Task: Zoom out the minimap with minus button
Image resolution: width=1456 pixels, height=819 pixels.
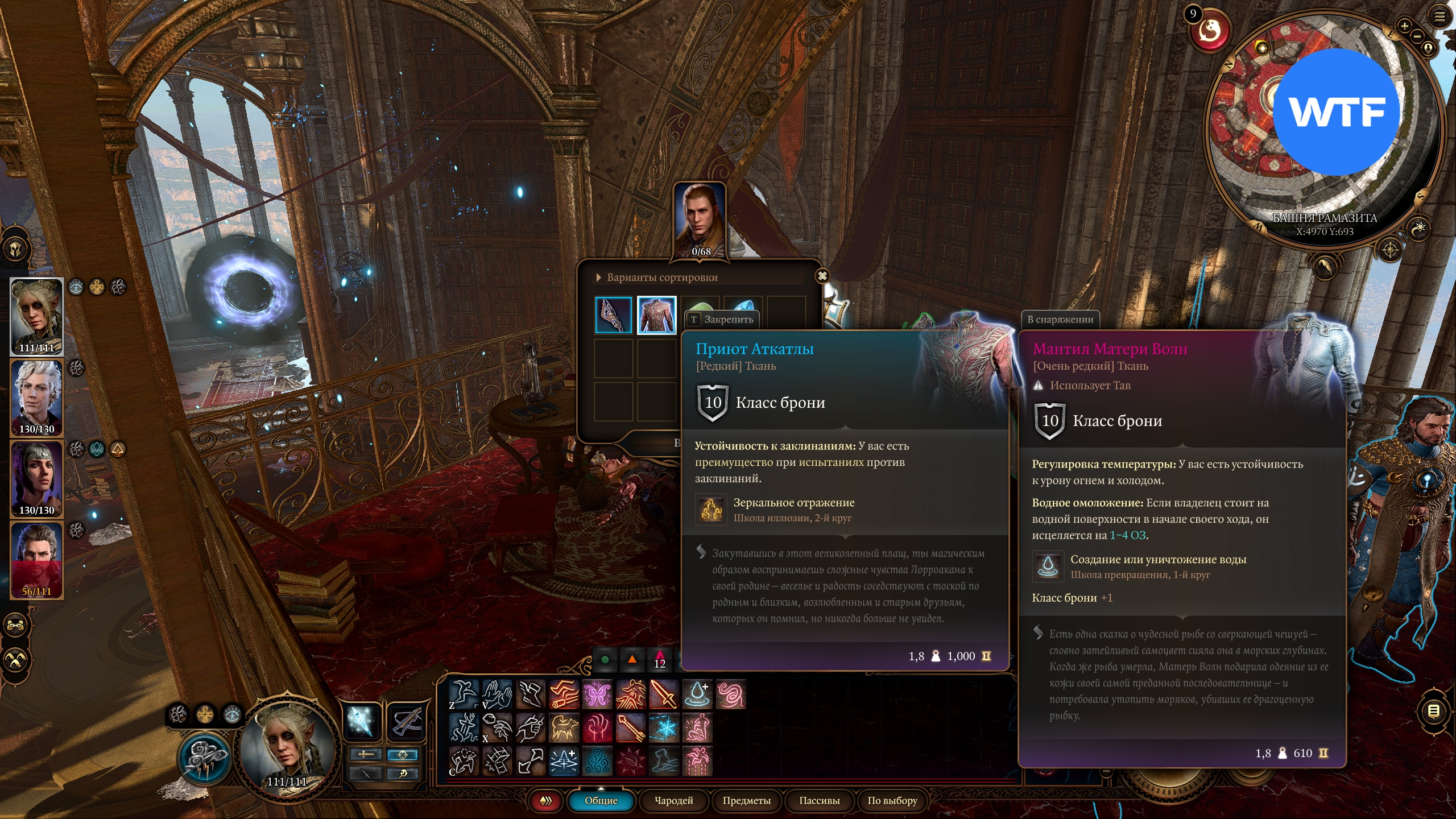Action: click(1417, 36)
